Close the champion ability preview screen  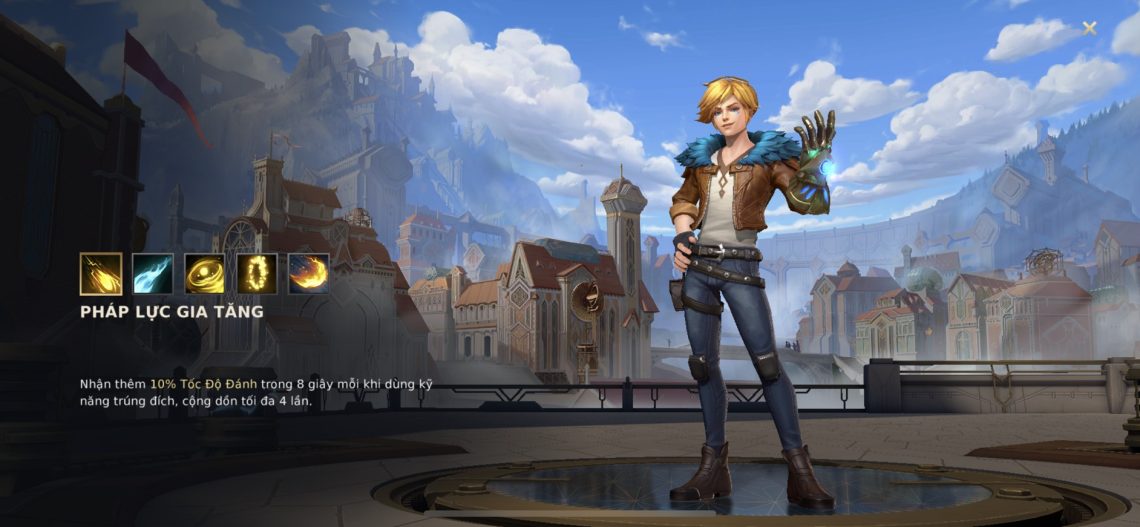(1089, 28)
